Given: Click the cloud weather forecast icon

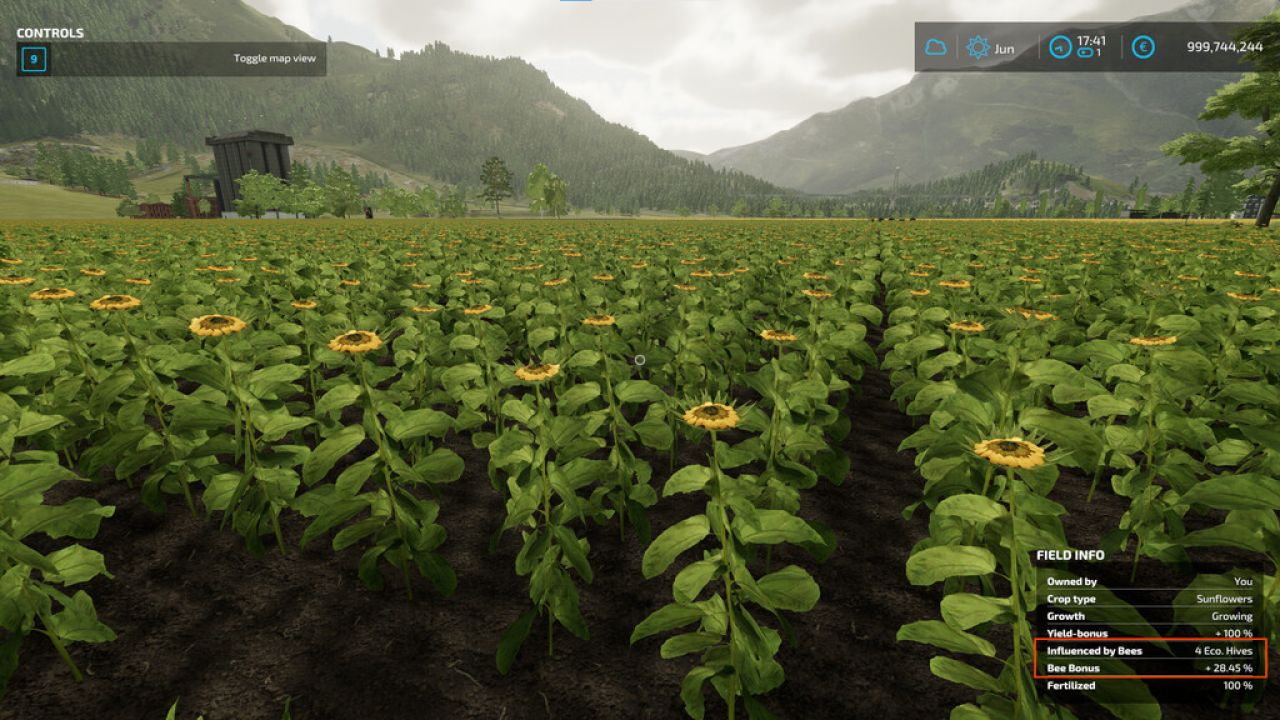Looking at the screenshot, I should (x=935, y=47).
